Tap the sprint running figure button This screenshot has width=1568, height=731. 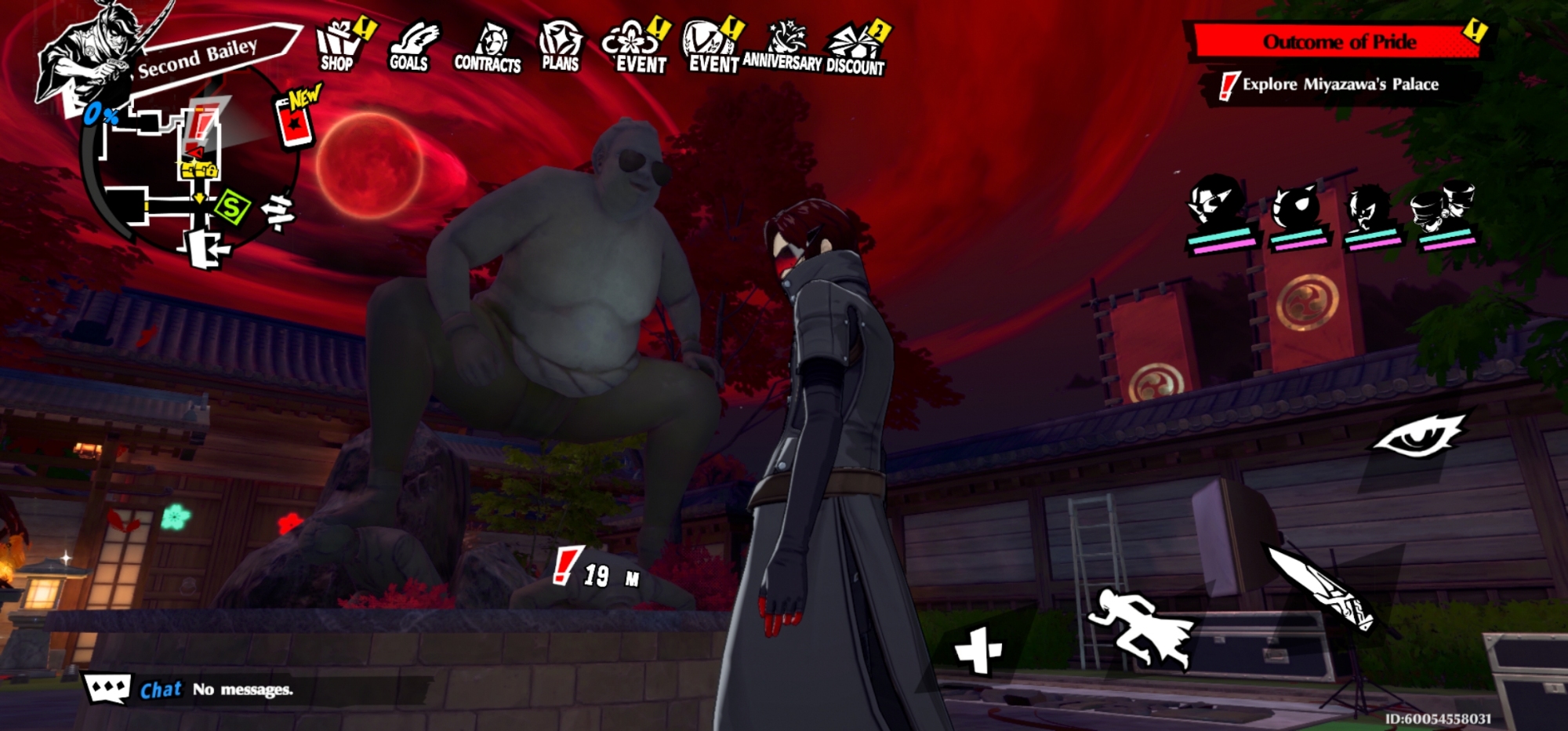coord(1142,627)
